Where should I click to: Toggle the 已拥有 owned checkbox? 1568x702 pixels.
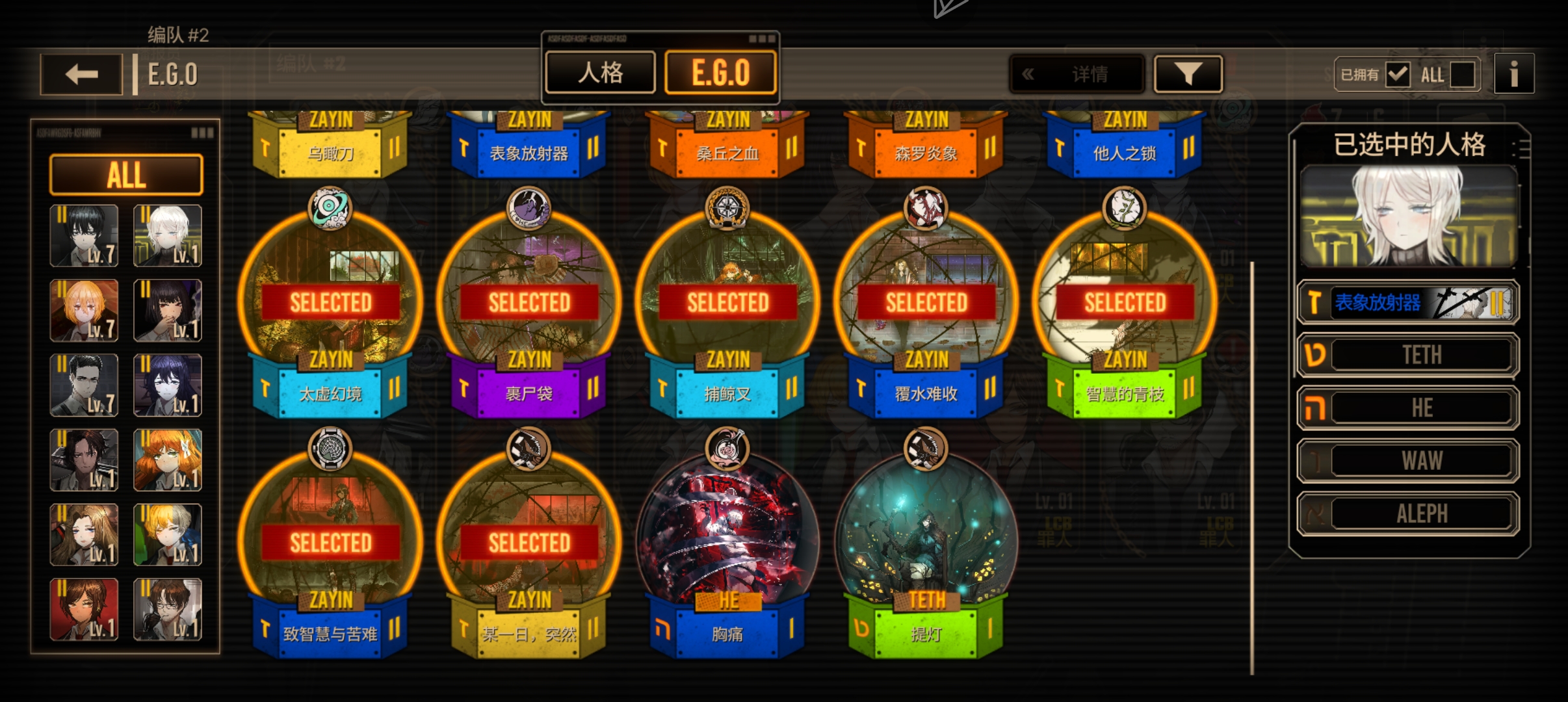(1397, 75)
